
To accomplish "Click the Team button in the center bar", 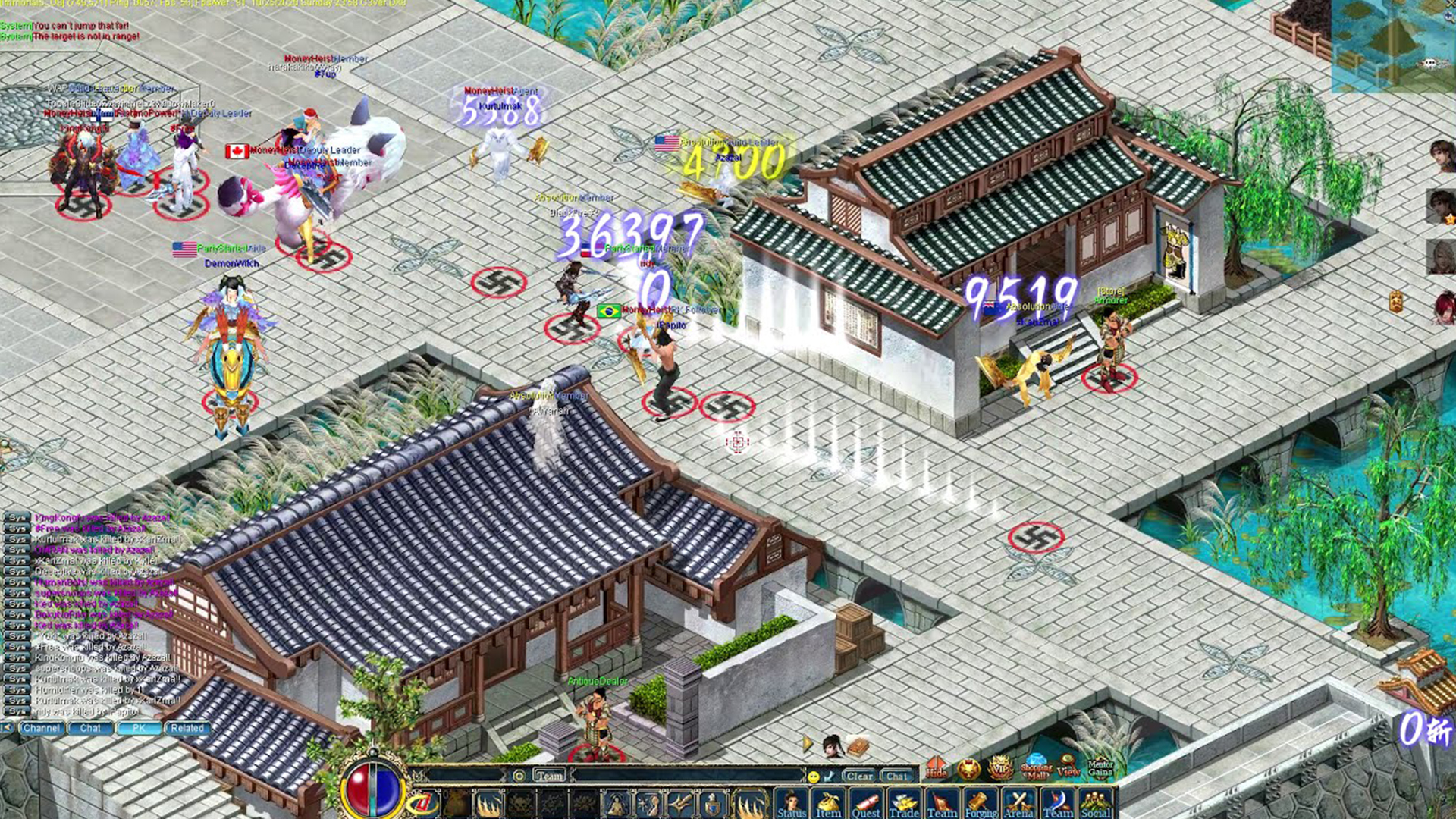I will point(550,776).
